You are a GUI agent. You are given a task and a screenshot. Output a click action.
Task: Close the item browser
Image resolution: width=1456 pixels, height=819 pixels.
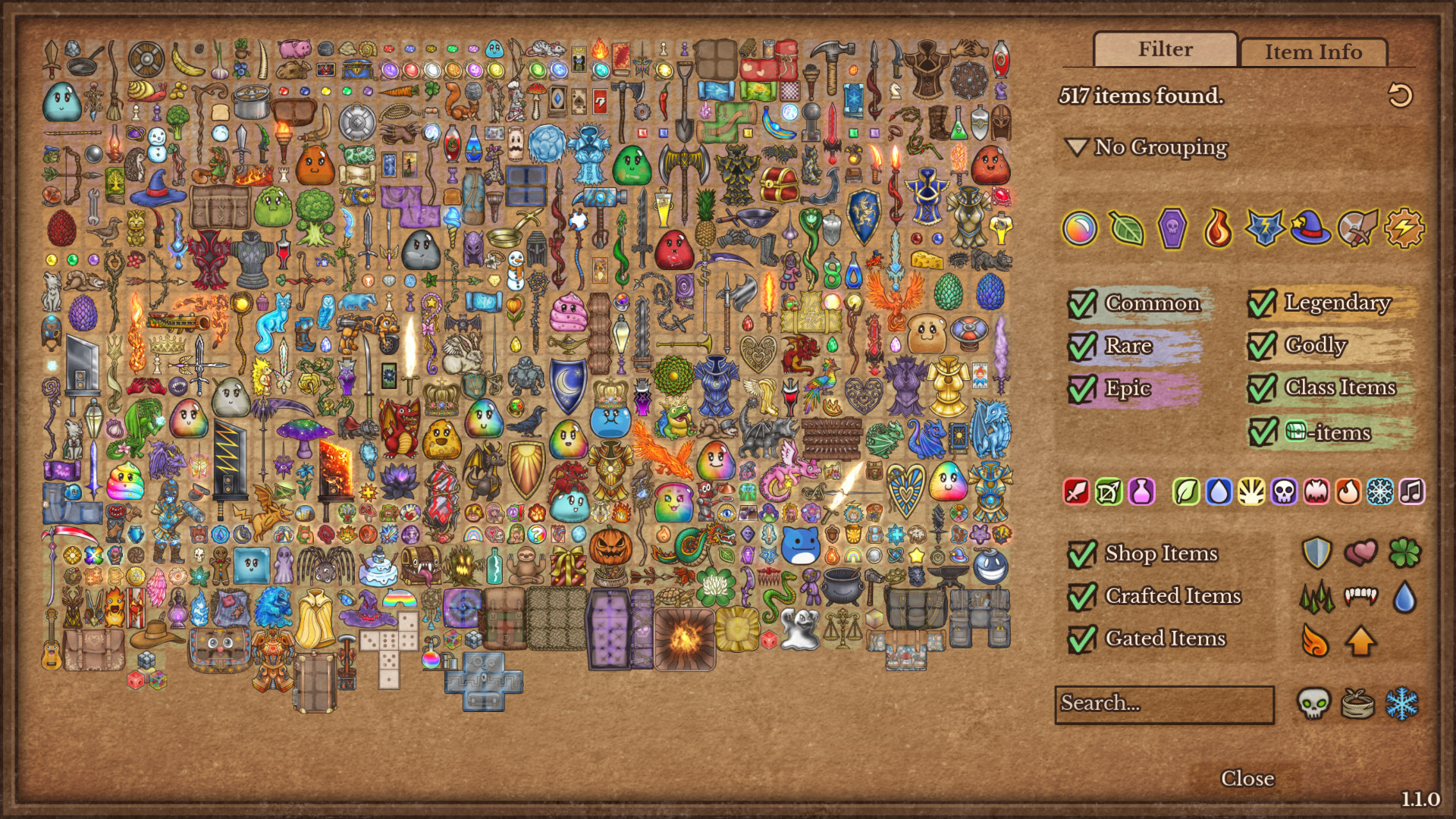pos(1247,778)
